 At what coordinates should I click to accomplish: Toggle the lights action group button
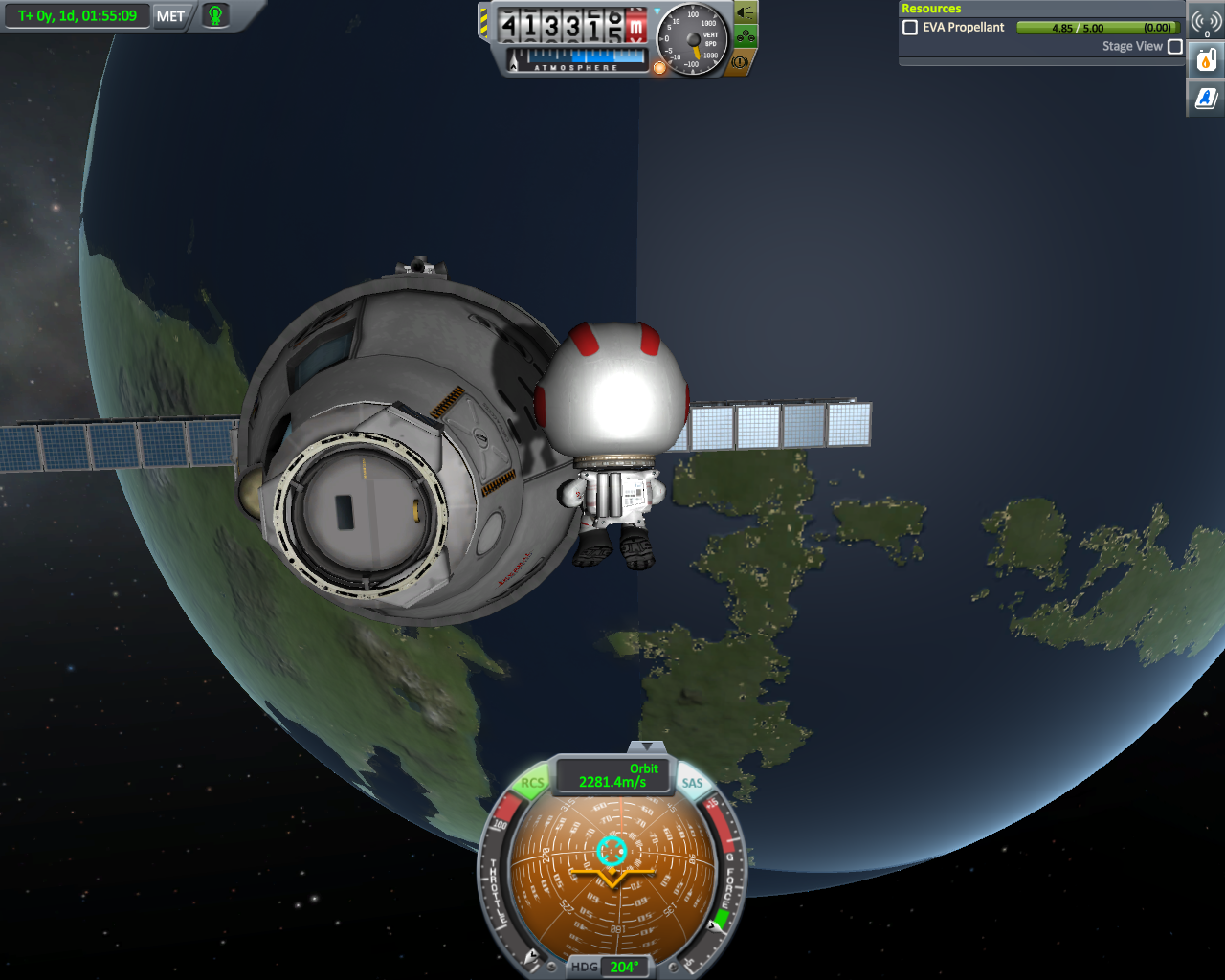(745, 12)
